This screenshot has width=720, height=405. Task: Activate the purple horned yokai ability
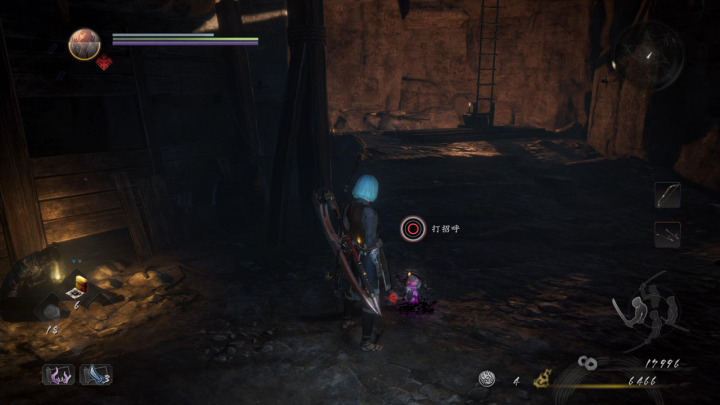click(57, 375)
